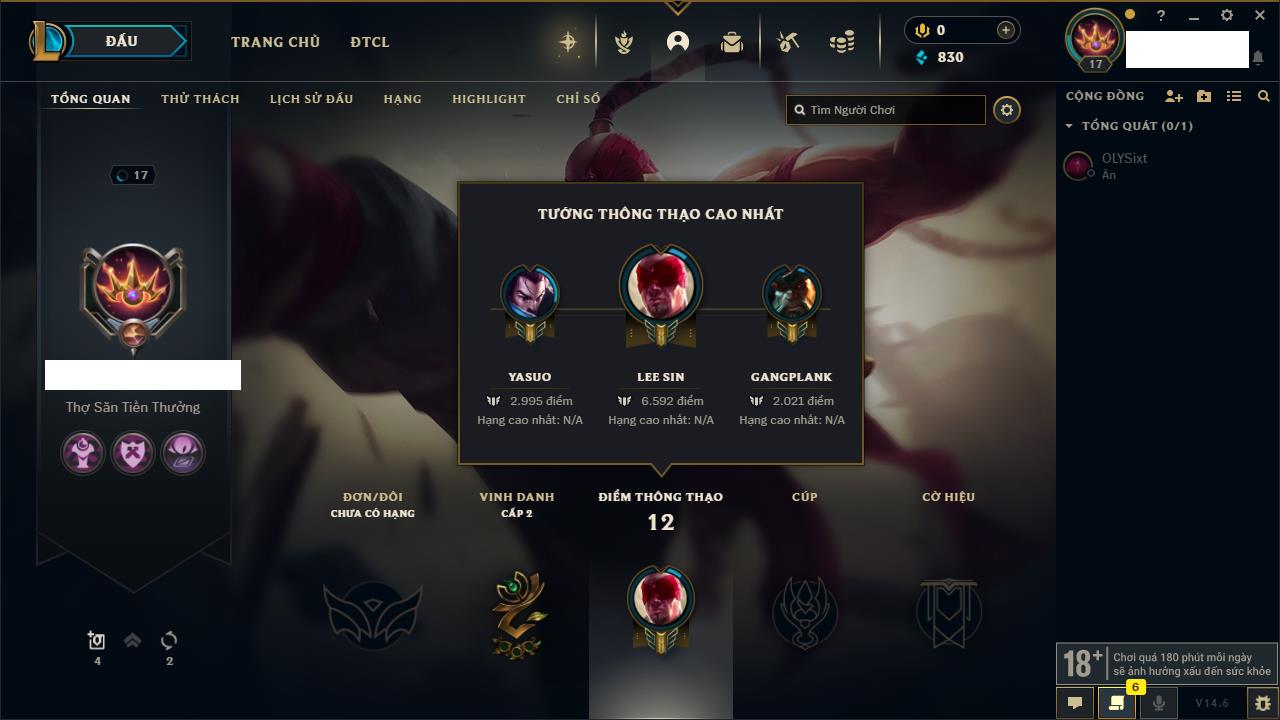
Task: Open the client settings gear in title bar
Action: [1227, 16]
